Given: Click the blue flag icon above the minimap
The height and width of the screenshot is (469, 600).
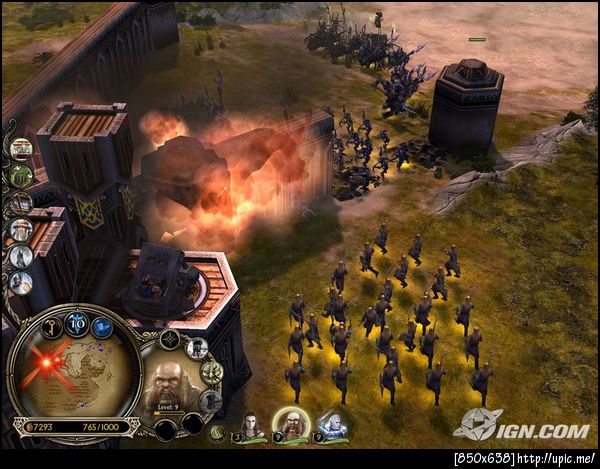Looking at the screenshot, I should pyautogui.click(x=102, y=326).
